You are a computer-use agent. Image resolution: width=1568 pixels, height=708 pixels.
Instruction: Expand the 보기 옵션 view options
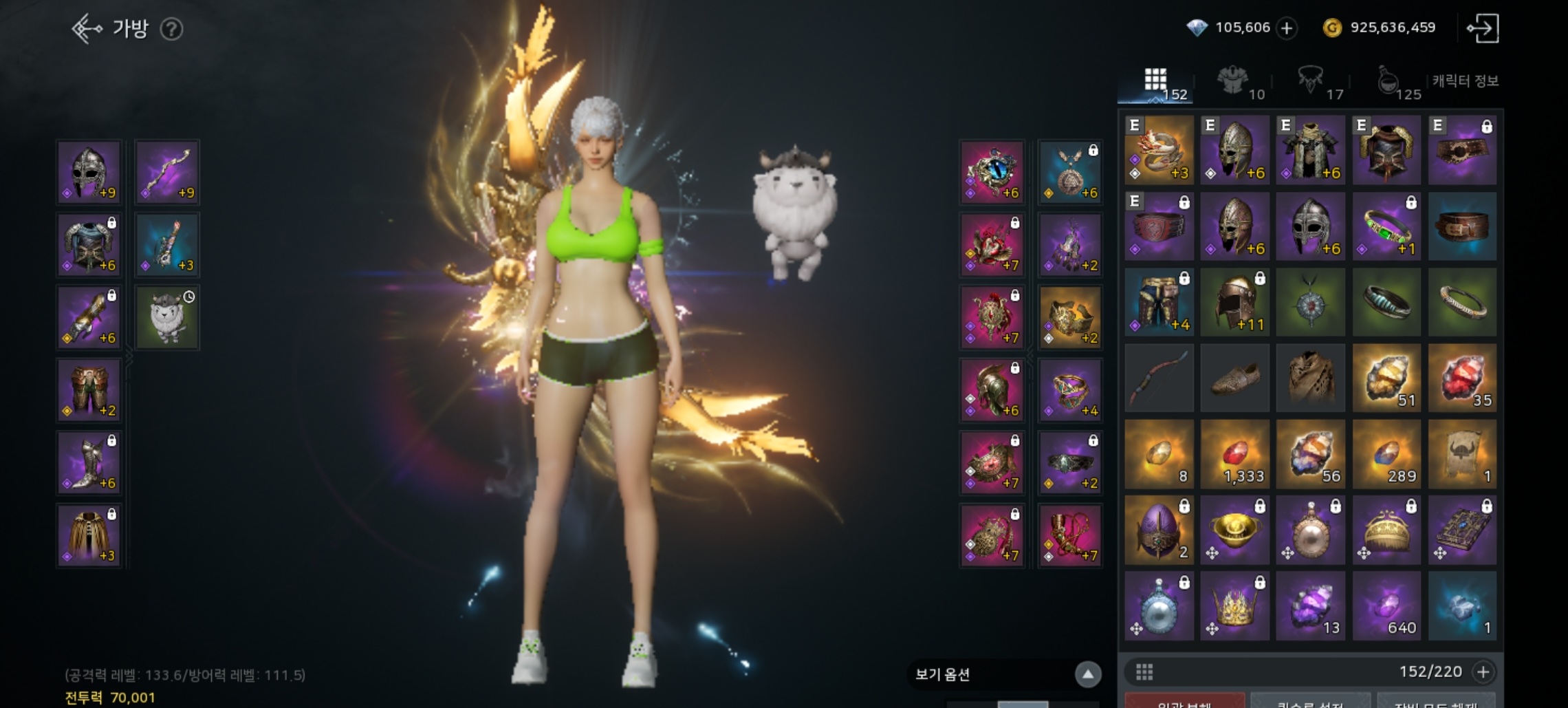click(1087, 674)
